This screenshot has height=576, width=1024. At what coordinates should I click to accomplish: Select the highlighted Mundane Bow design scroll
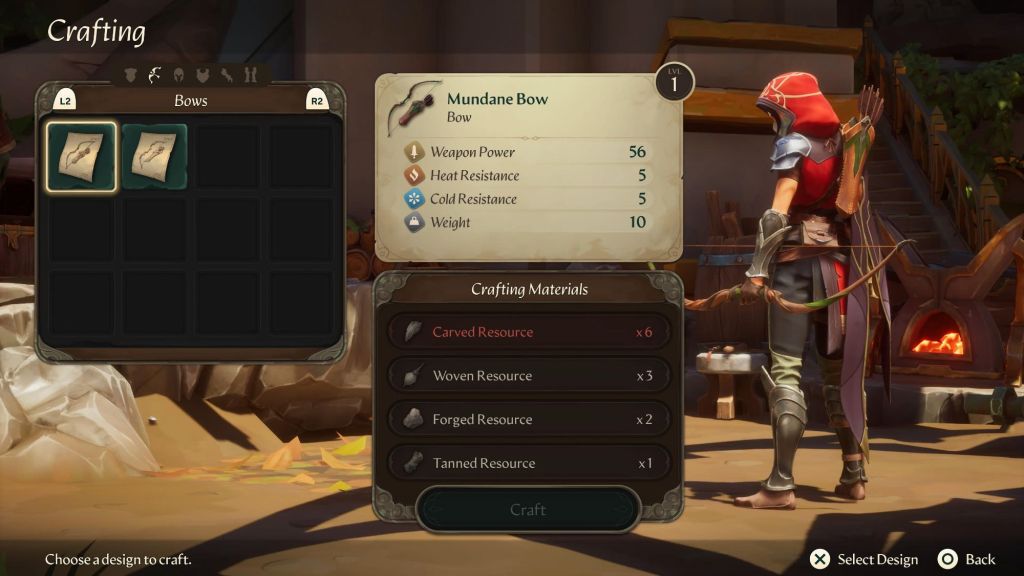[81, 156]
